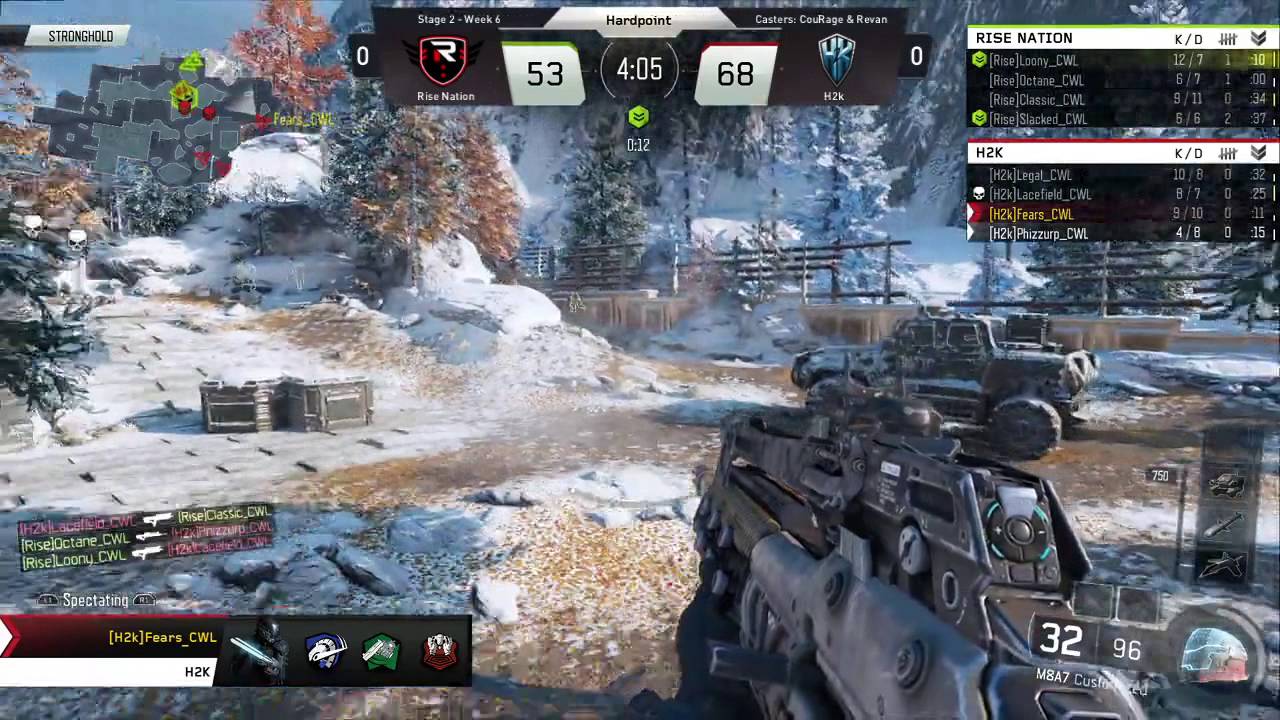Select Slacked_CWL's scoreboard row

pyautogui.click(x=1038, y=119)
